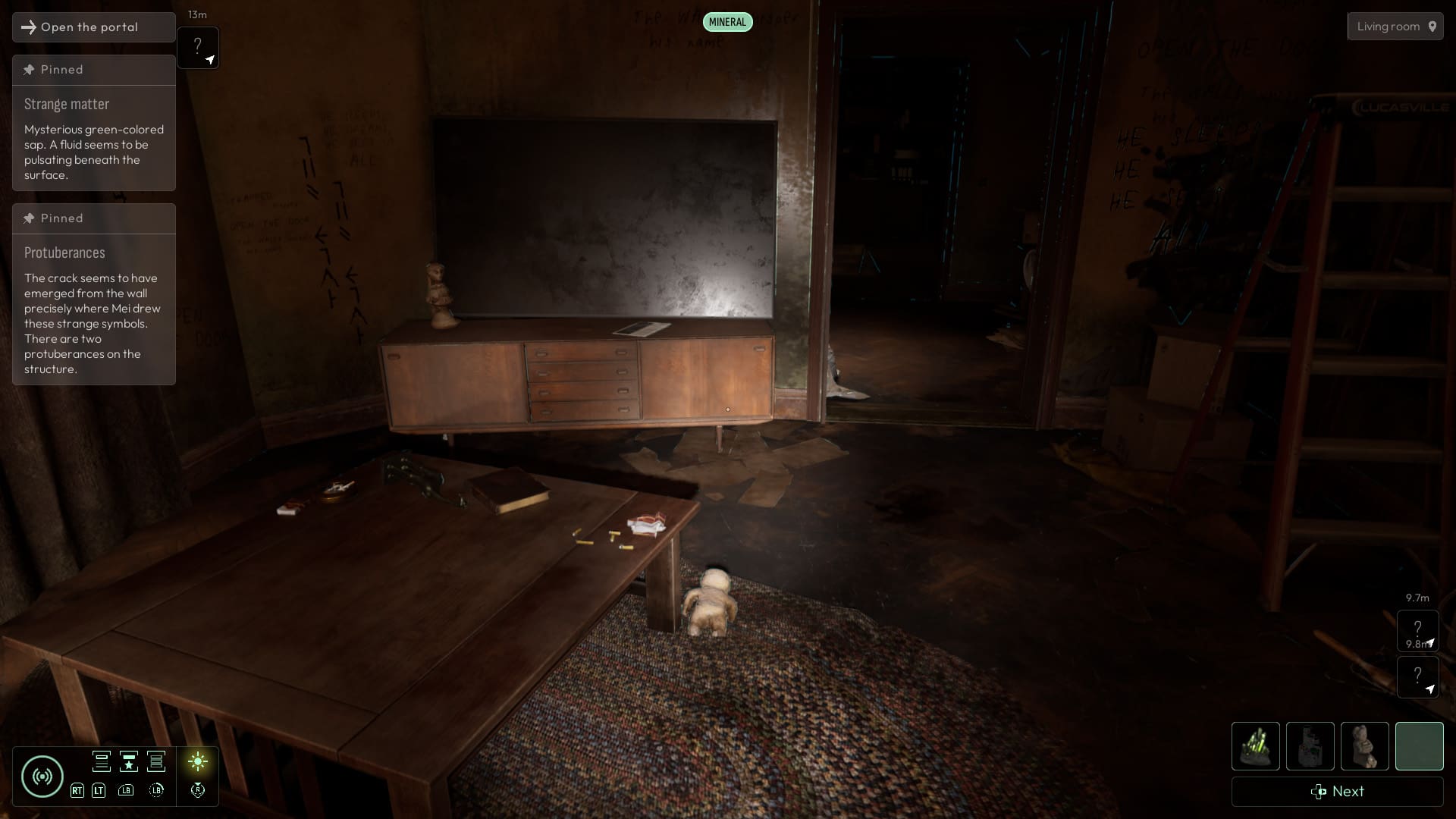Select the Living room location label

coord(1389,26)
